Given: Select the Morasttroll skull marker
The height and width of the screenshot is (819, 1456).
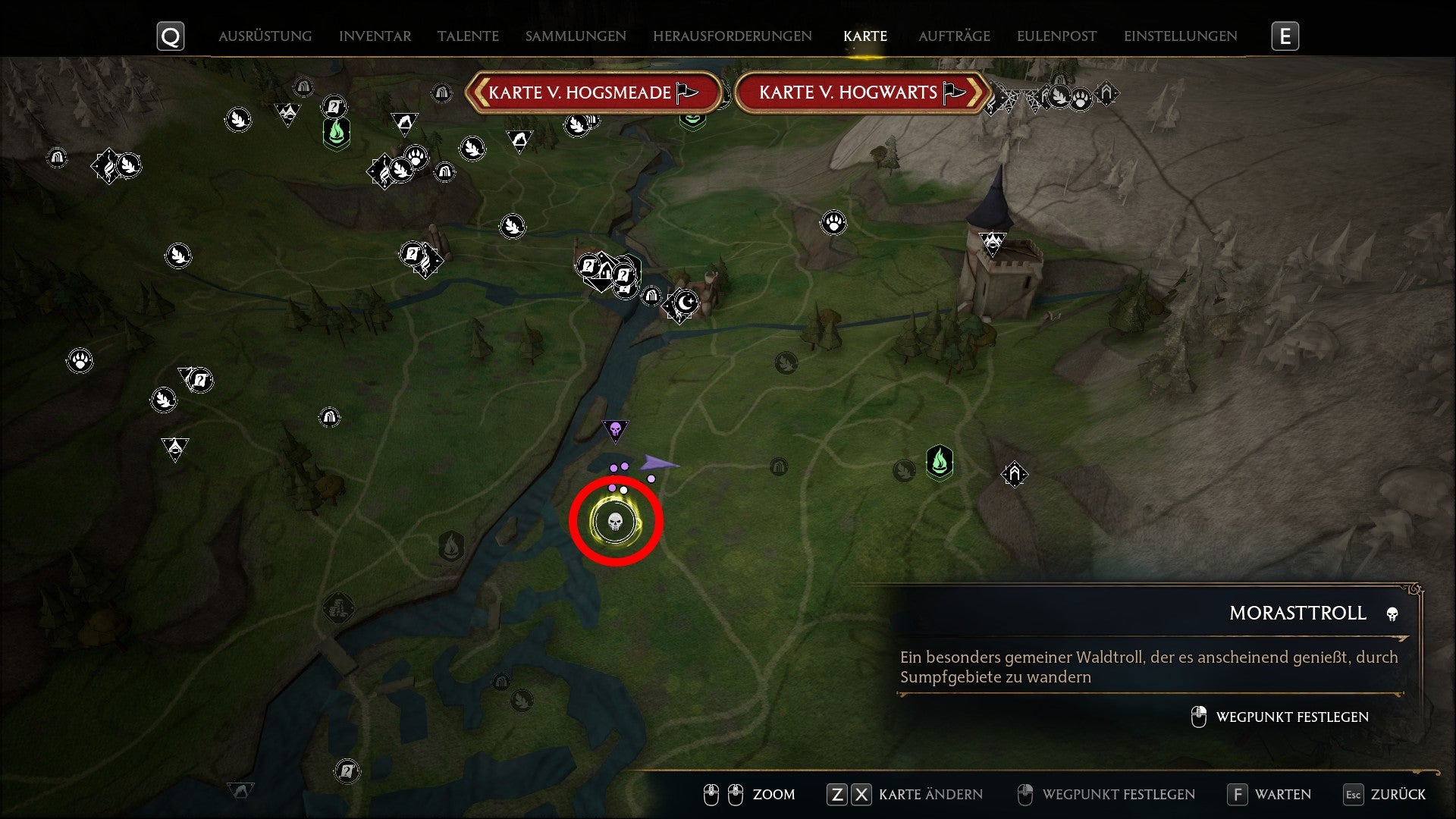Looking at the screenshot, I should pos(615,522).
